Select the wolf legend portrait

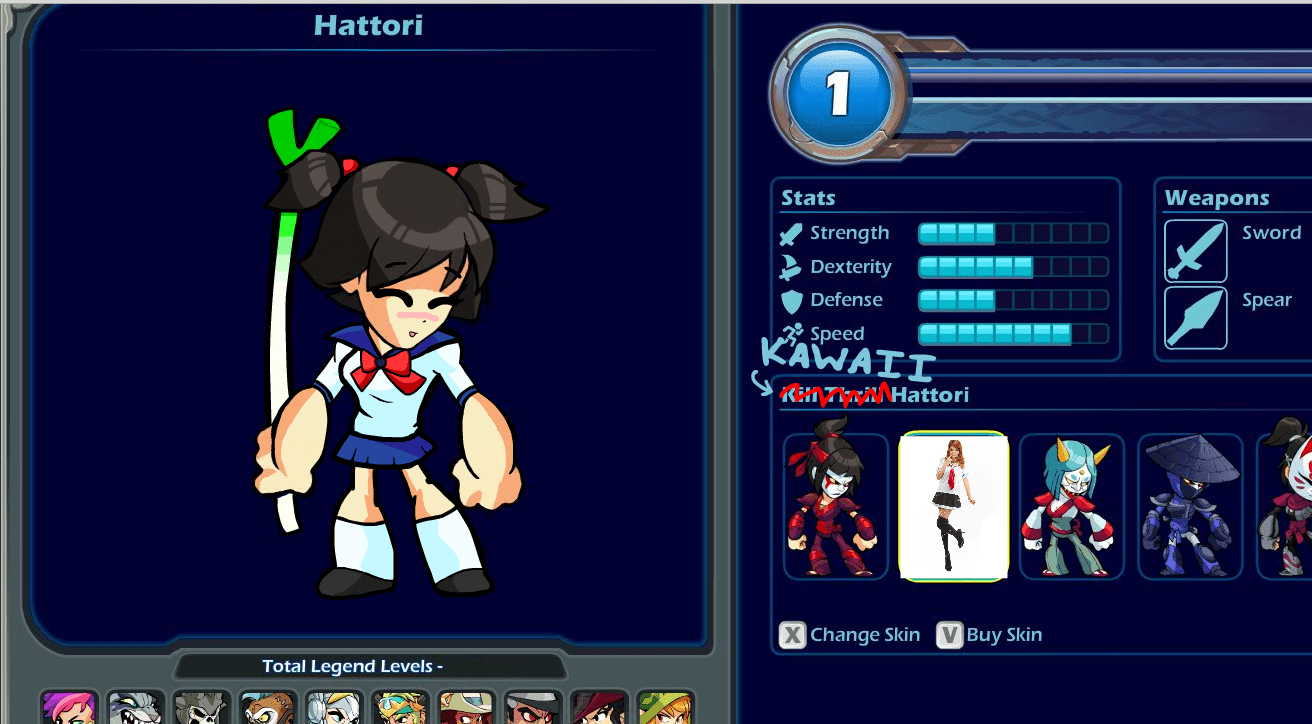134,707
